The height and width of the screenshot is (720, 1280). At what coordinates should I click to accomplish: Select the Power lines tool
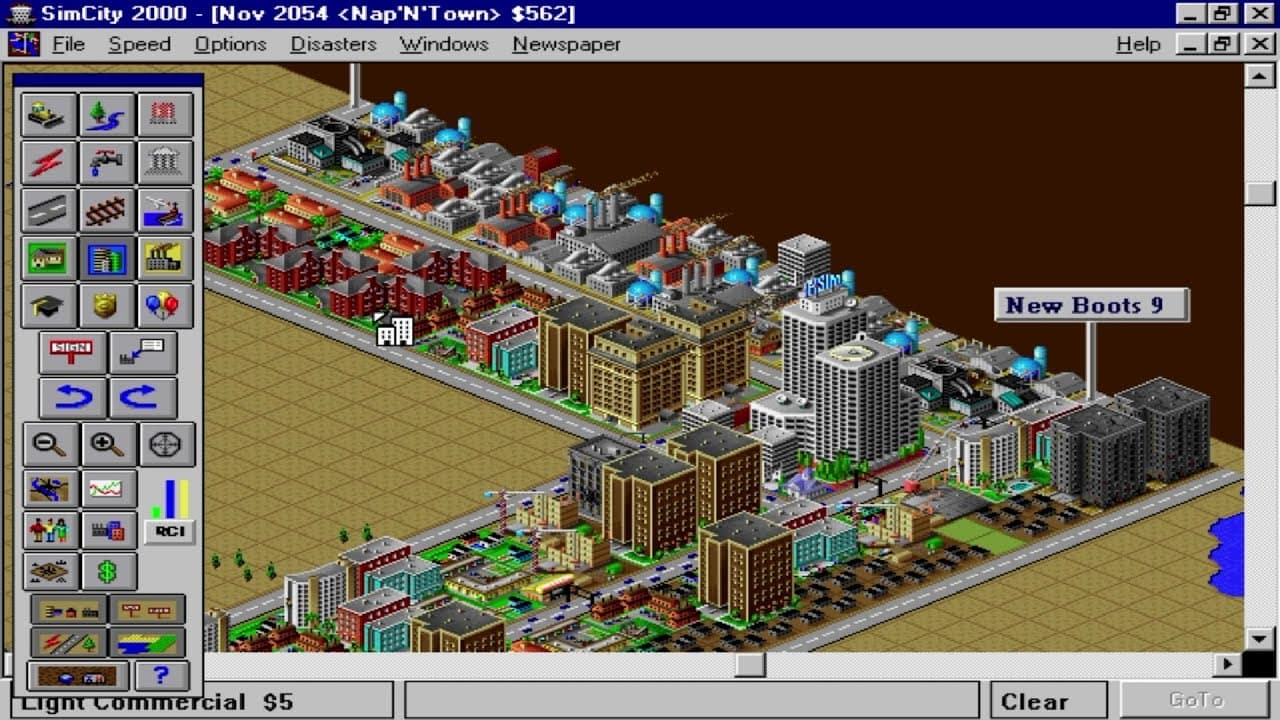[49, 162]
